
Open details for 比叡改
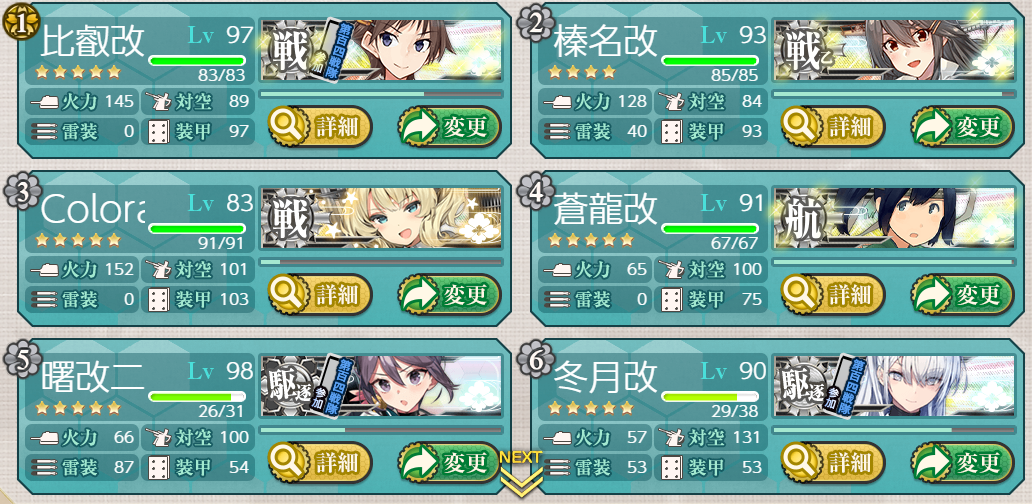[320, 127]
